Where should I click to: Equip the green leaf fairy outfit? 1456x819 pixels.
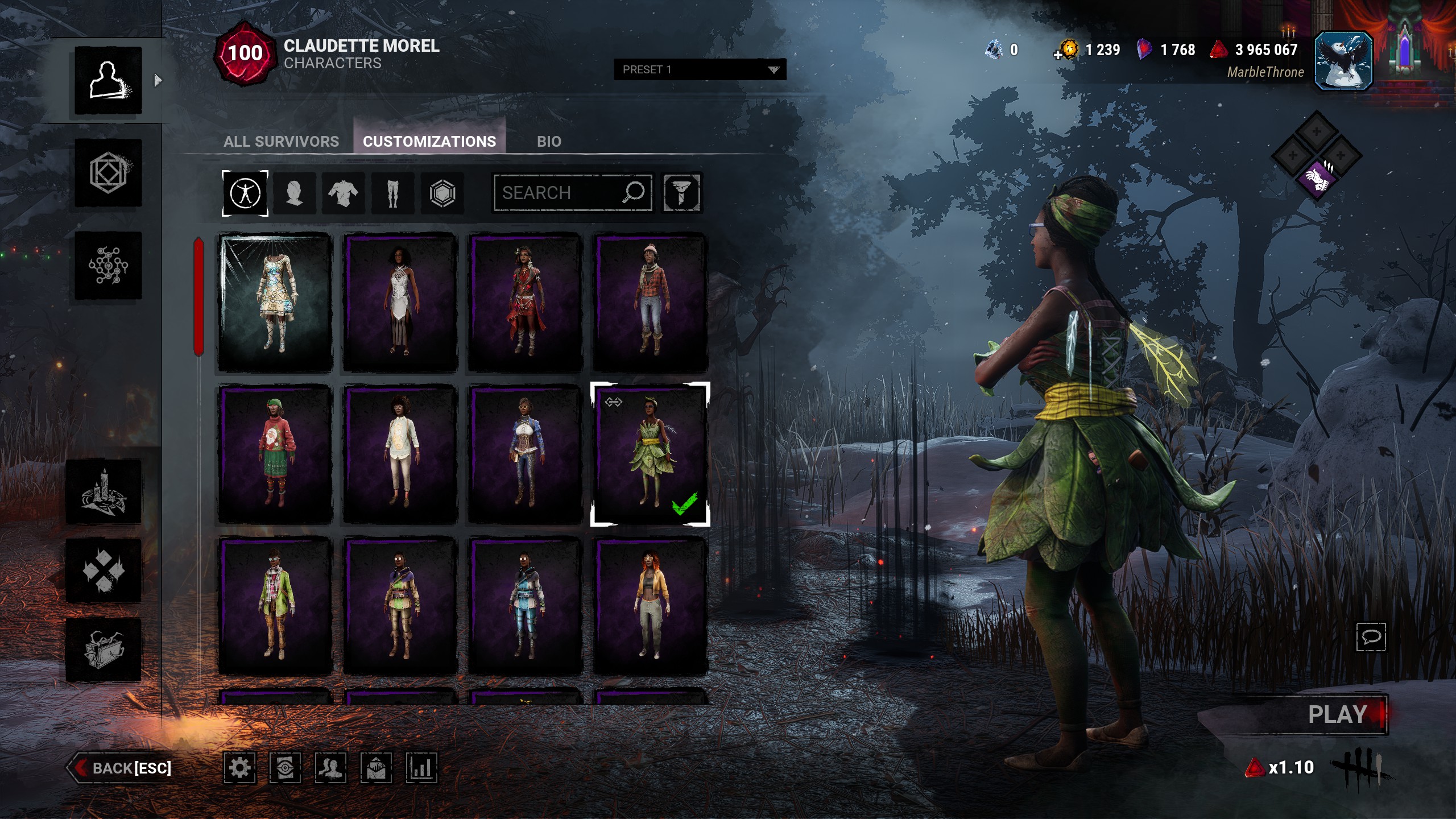(x=650, y=453)
